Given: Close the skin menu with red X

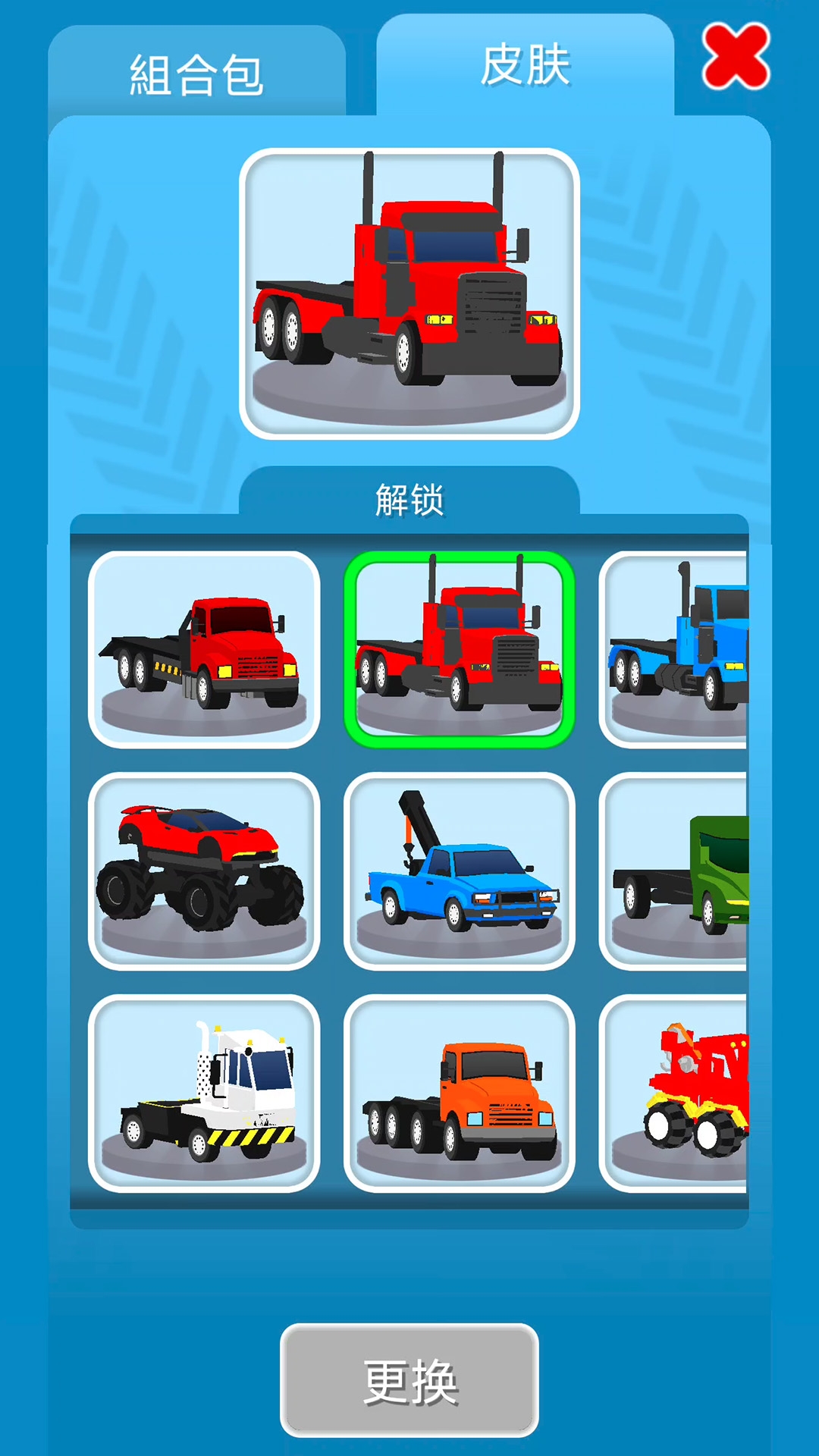Looking at the screenshot, I should (x=736, y=57).
